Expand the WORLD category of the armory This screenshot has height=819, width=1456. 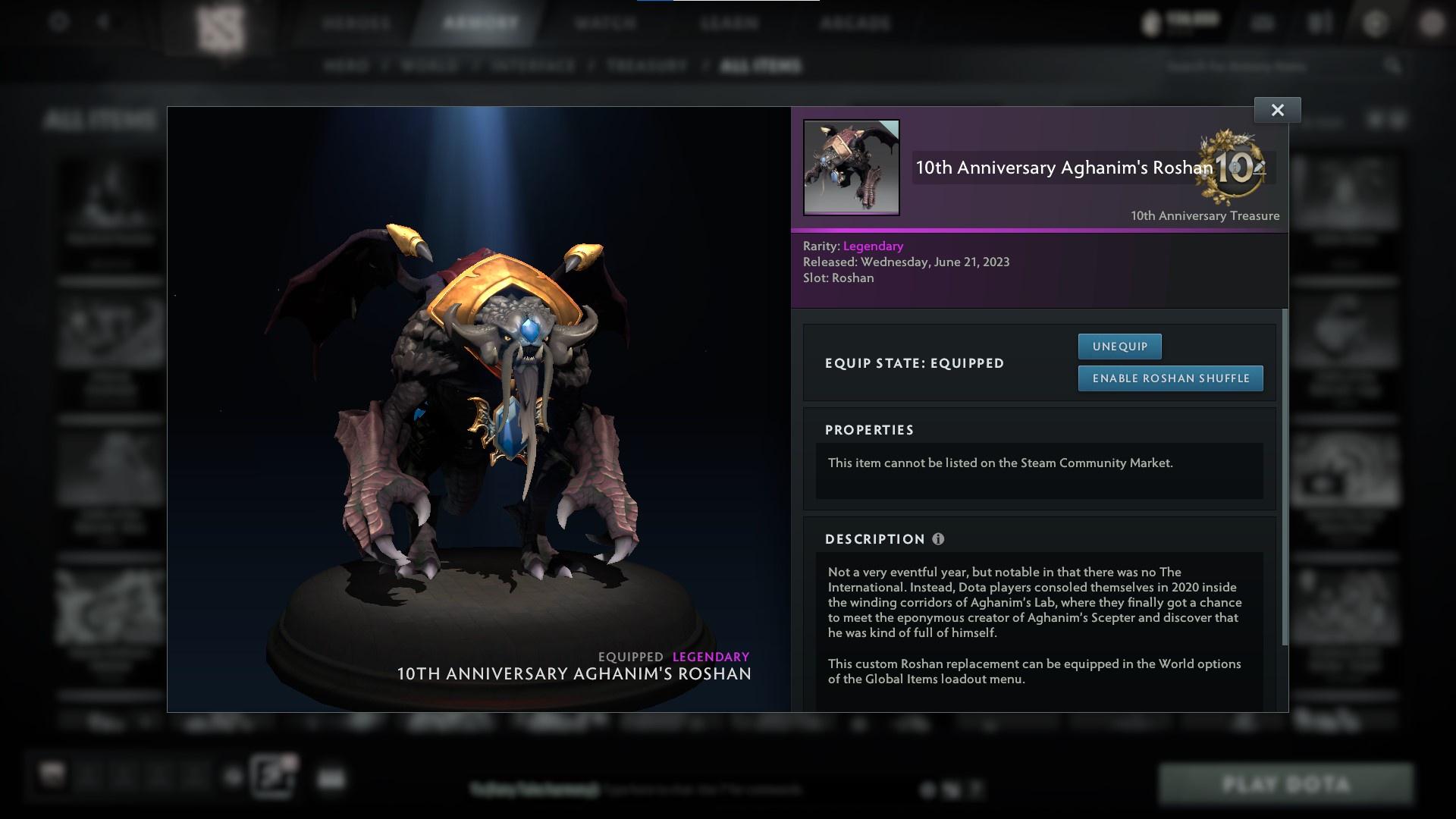428,66
